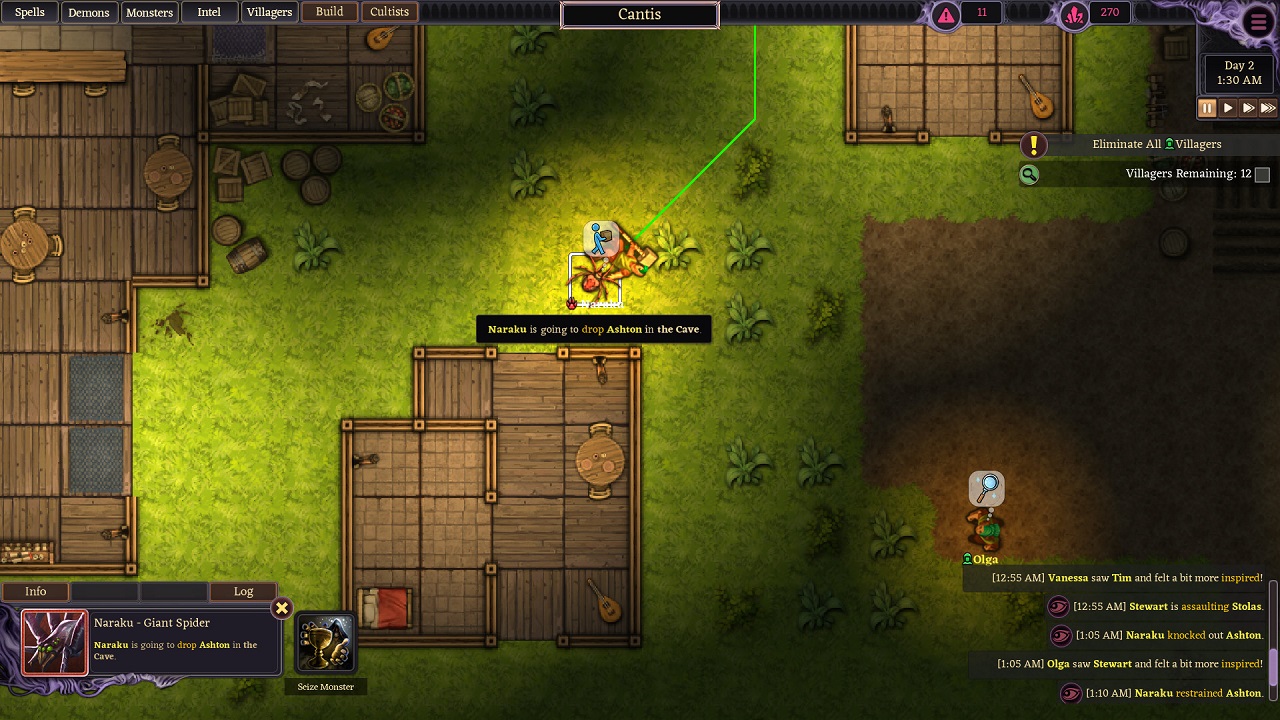Switch to the Log tab

[243, 591]
